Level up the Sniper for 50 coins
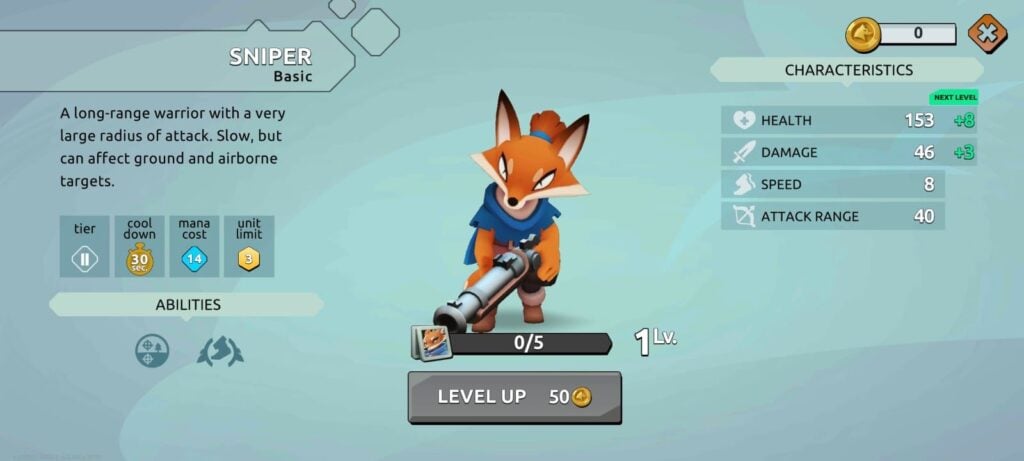 pos(514,397)
